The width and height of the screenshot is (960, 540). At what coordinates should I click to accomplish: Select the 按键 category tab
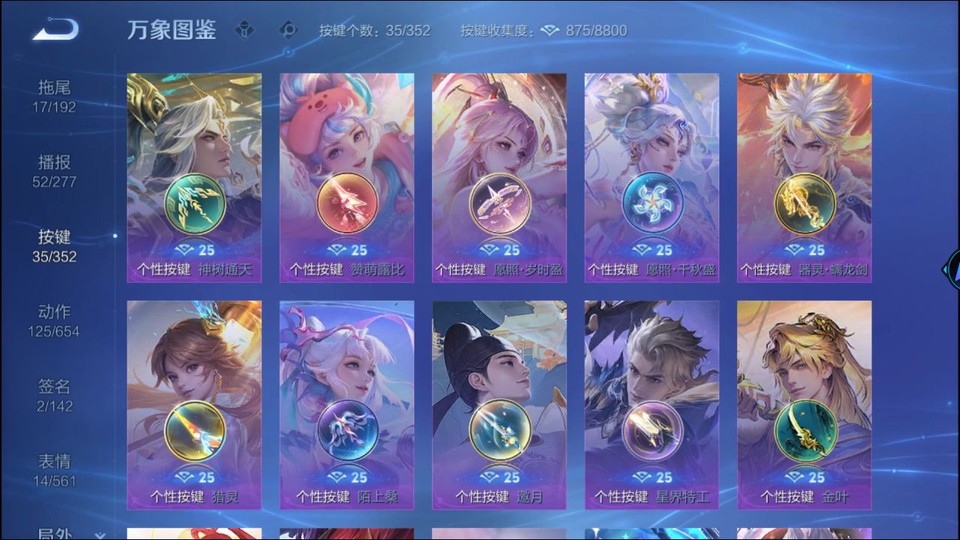[54, 245]
